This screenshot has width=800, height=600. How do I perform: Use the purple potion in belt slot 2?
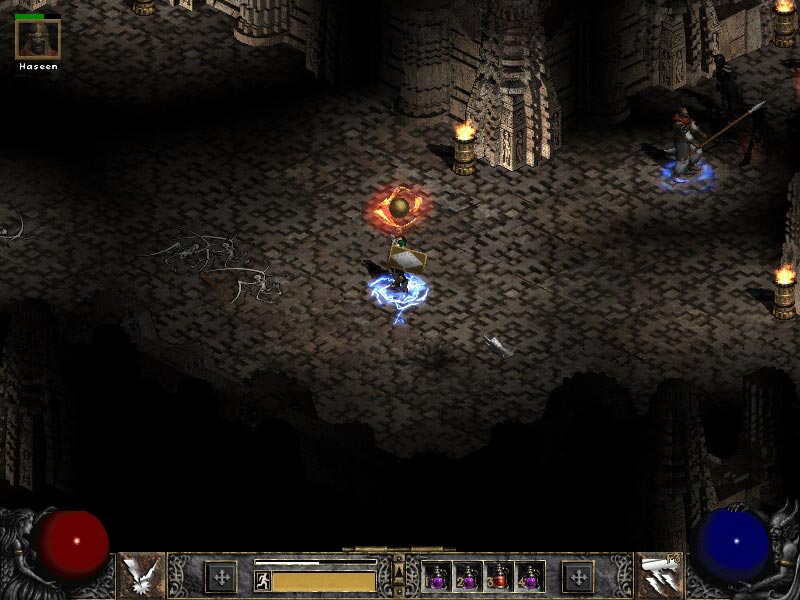click(468, 577)
